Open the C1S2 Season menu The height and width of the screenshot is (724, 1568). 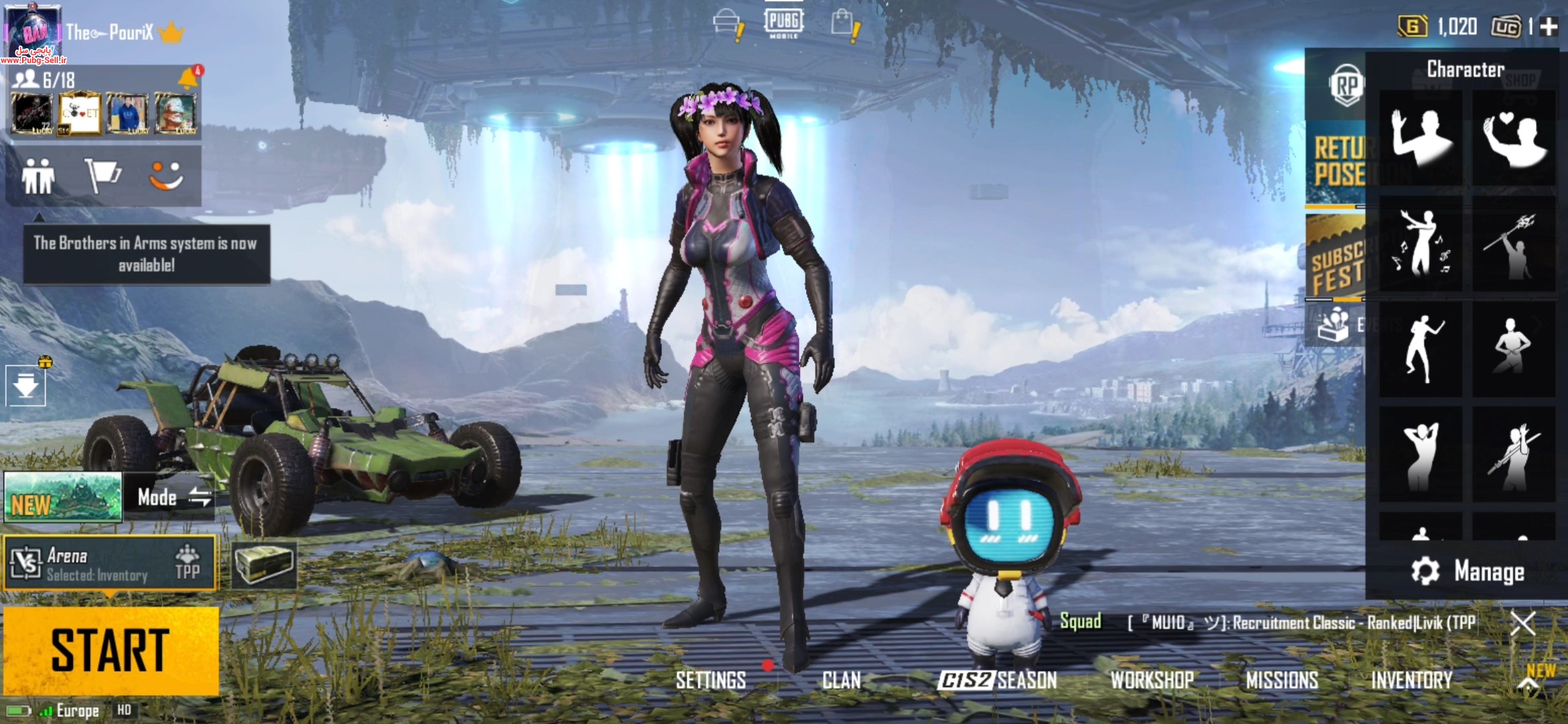click(x=997, y=680)
